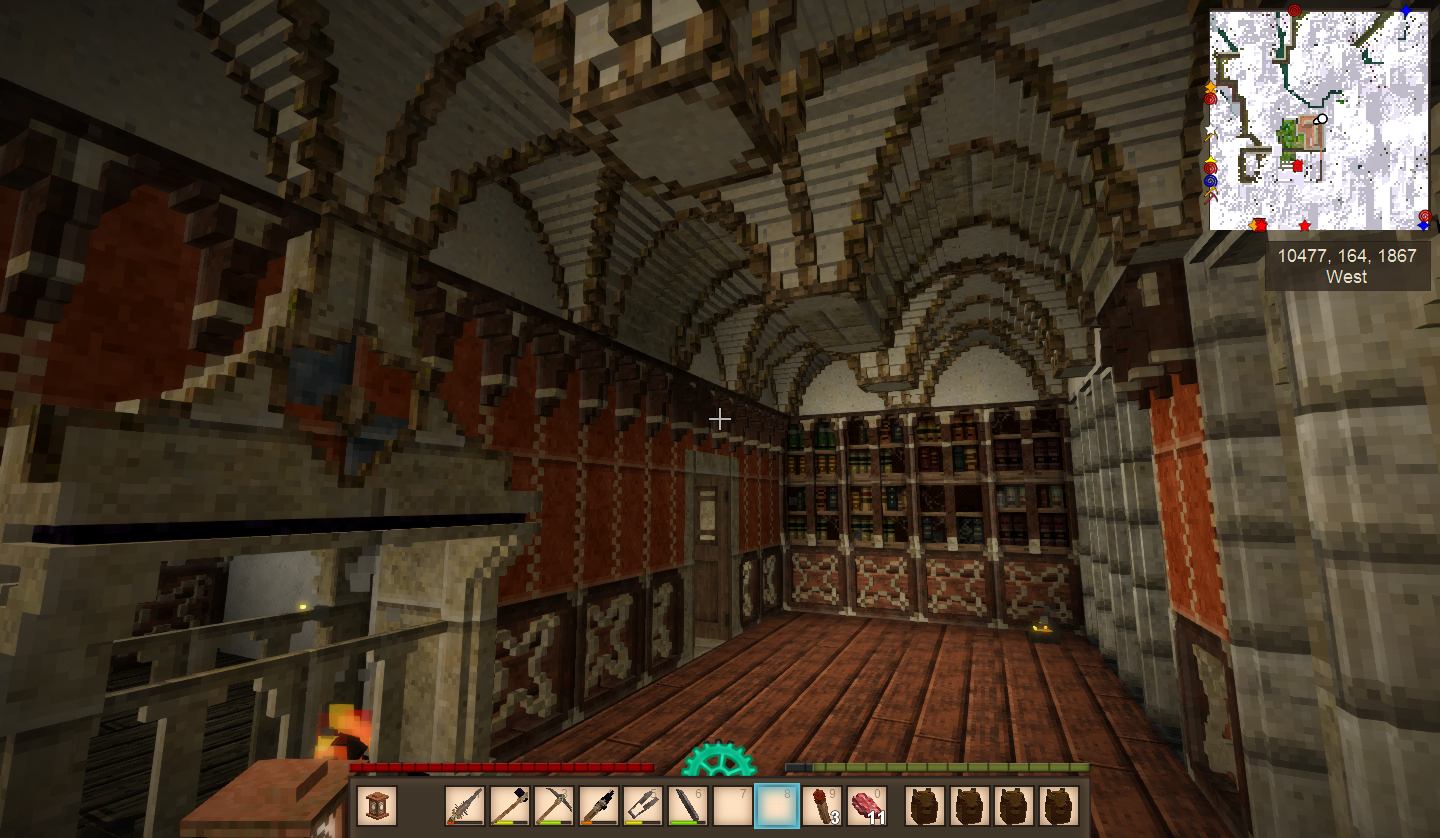Select the spear in hotbar slot 1
The image size is (1440, 838).
[x=466, y=806]
